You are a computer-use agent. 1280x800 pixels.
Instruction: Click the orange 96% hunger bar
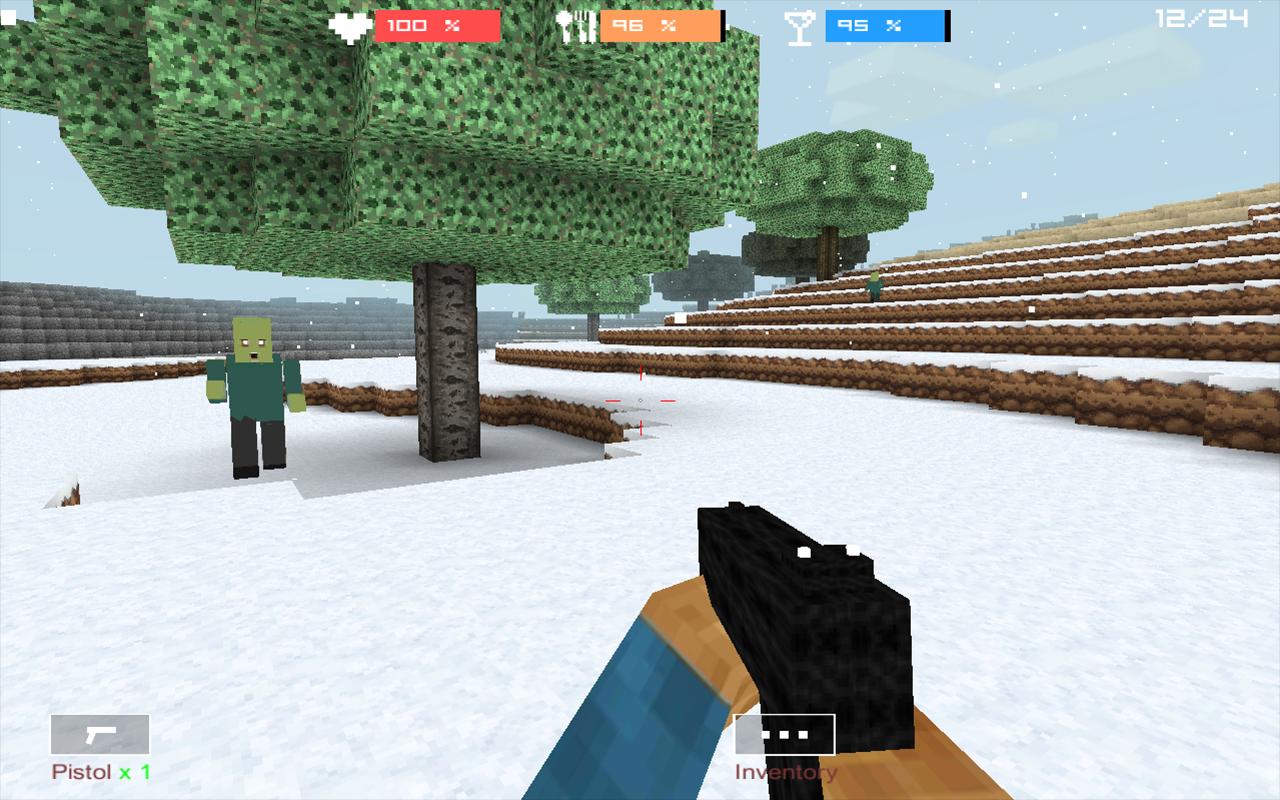tap(659, 25)
